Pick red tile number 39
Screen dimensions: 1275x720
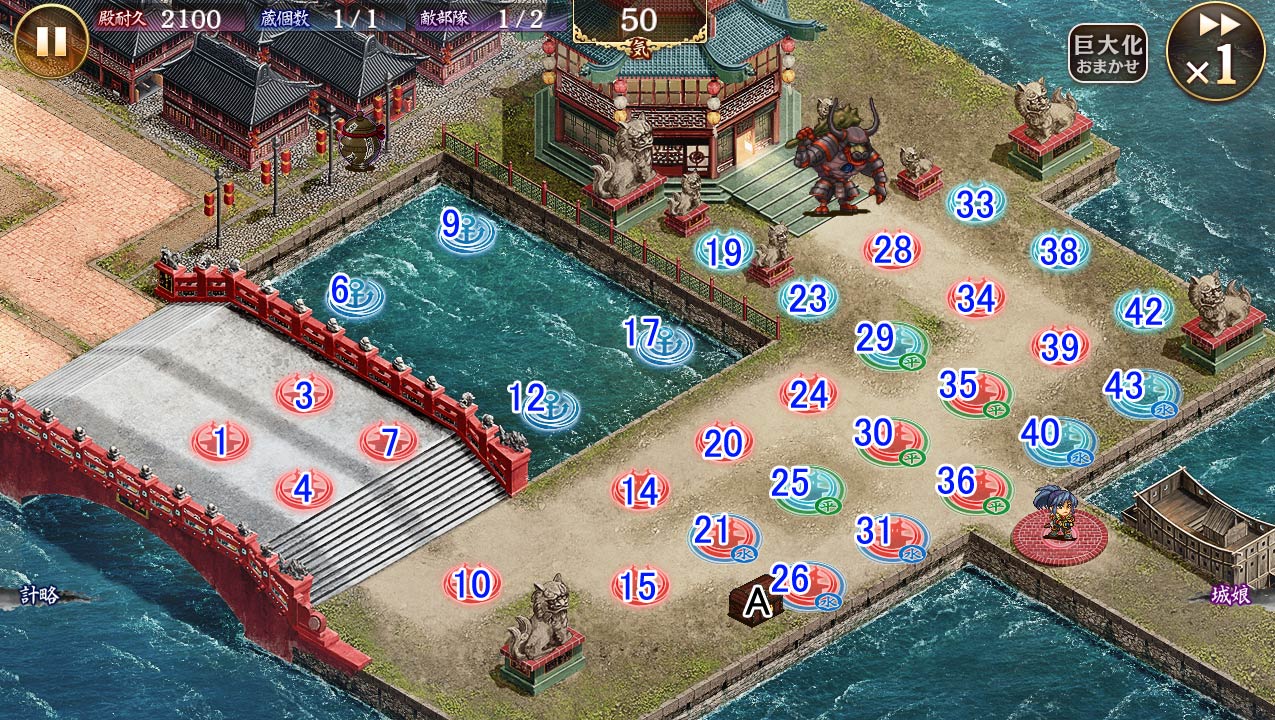point(1060,346)
